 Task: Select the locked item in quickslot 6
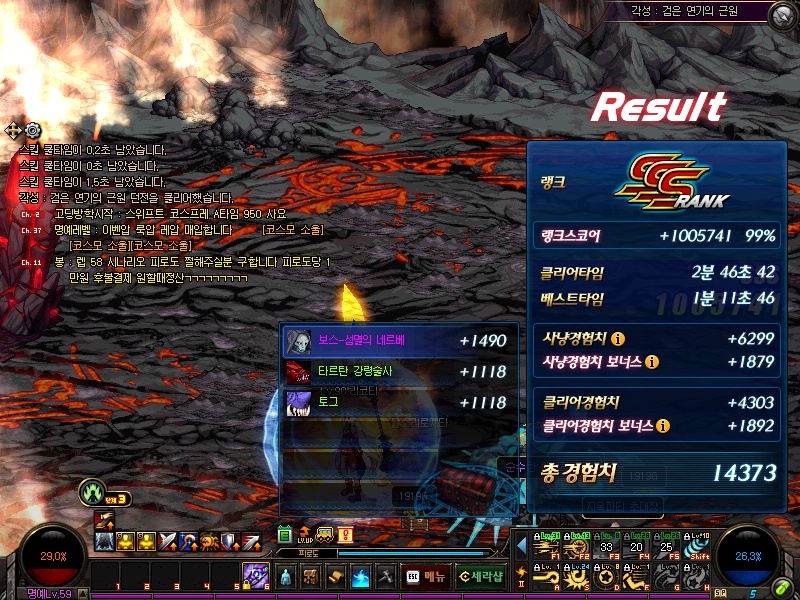coord(256,575)
